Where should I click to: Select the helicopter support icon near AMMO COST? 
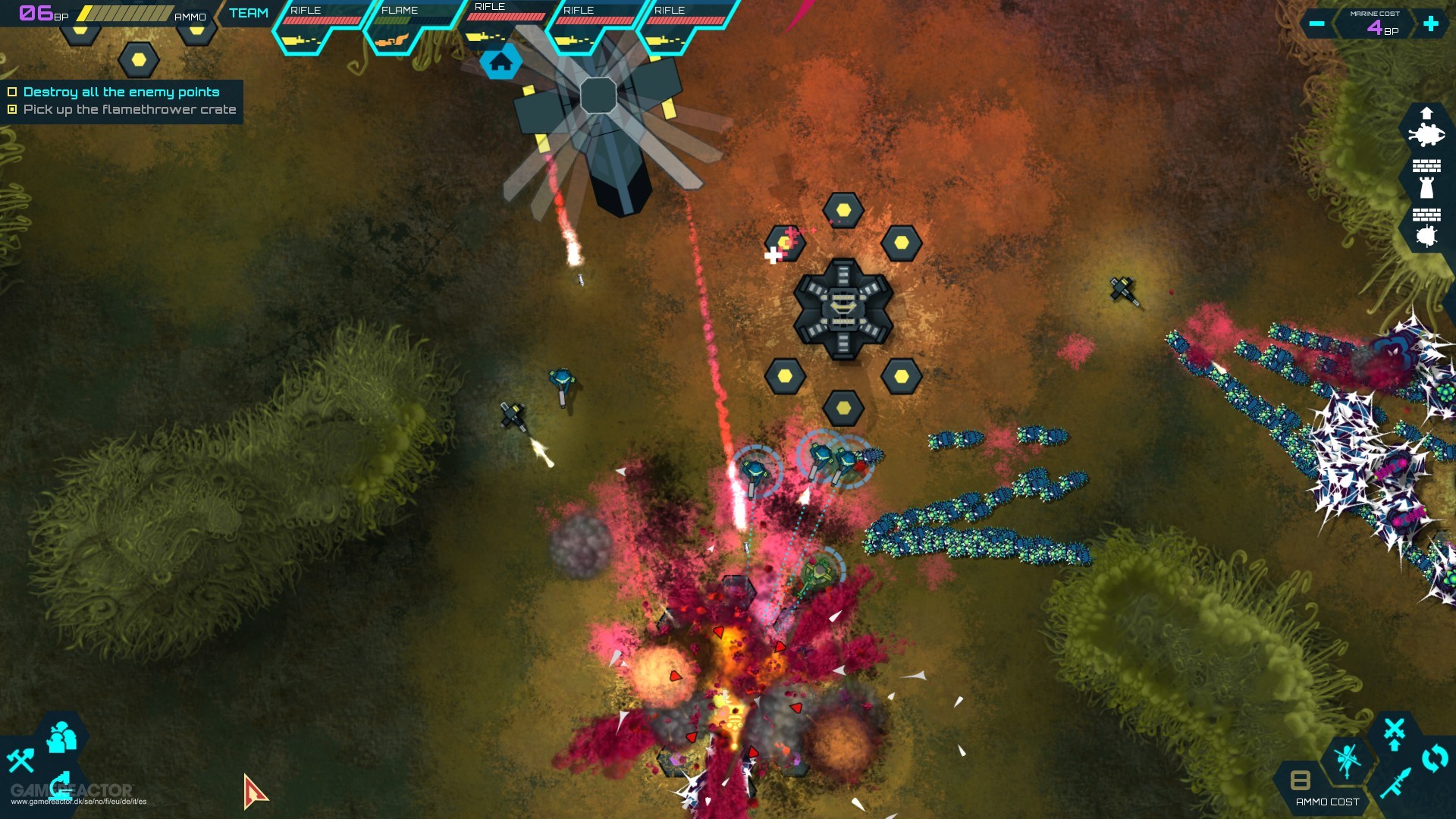[x=1346, y=760]
